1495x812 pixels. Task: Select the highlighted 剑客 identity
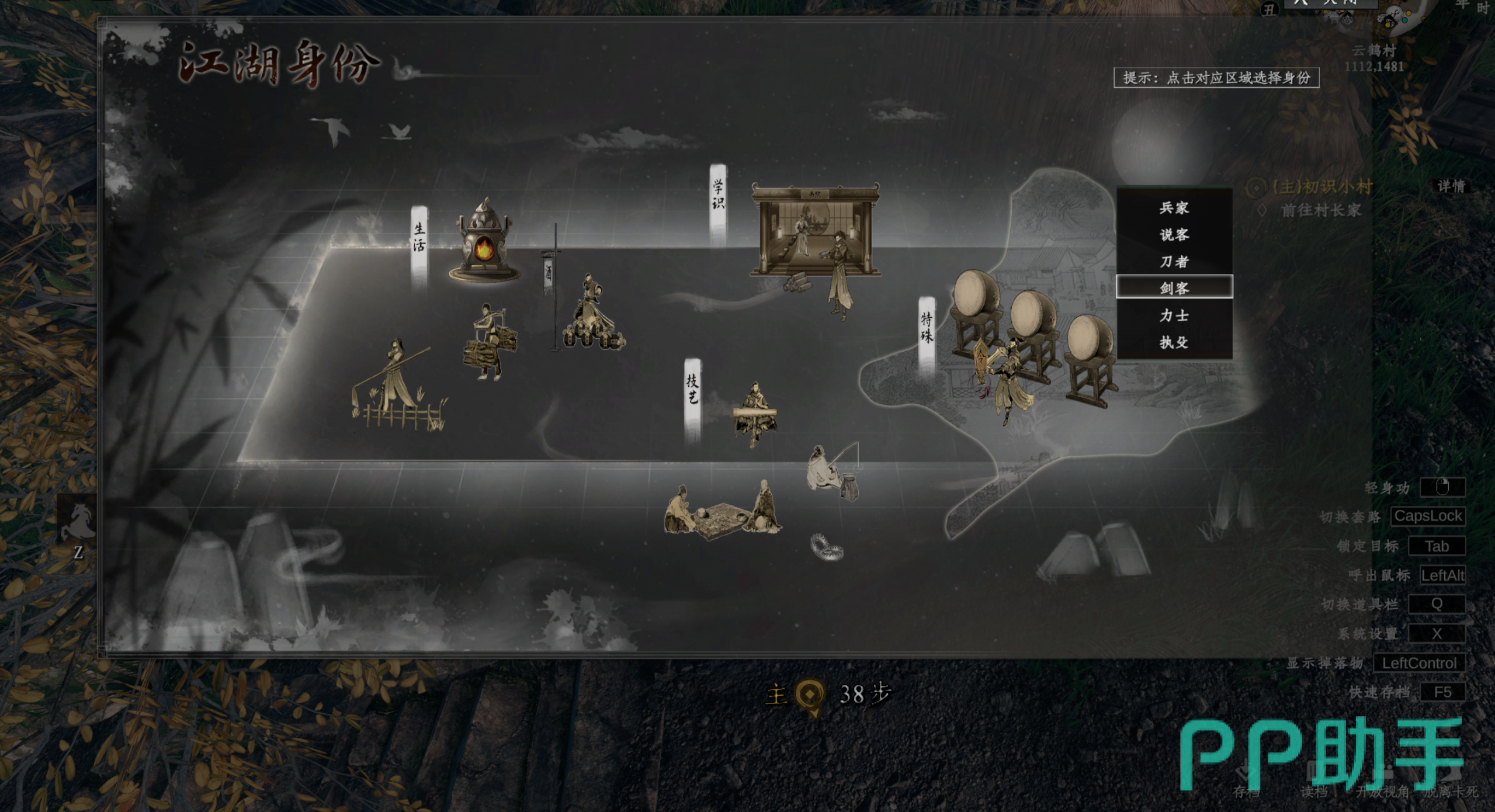pyautogui.click(x=1174, y=288)
